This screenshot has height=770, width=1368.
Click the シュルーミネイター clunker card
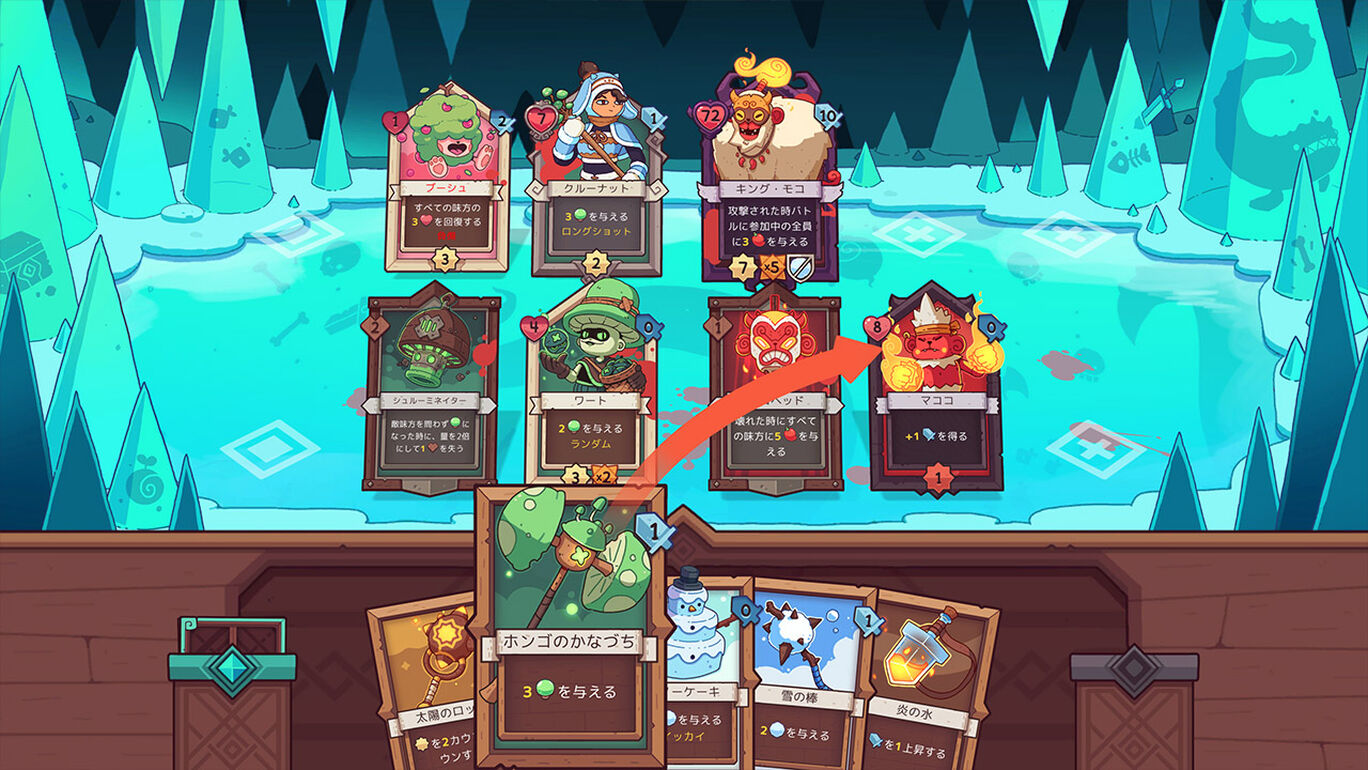430,390
